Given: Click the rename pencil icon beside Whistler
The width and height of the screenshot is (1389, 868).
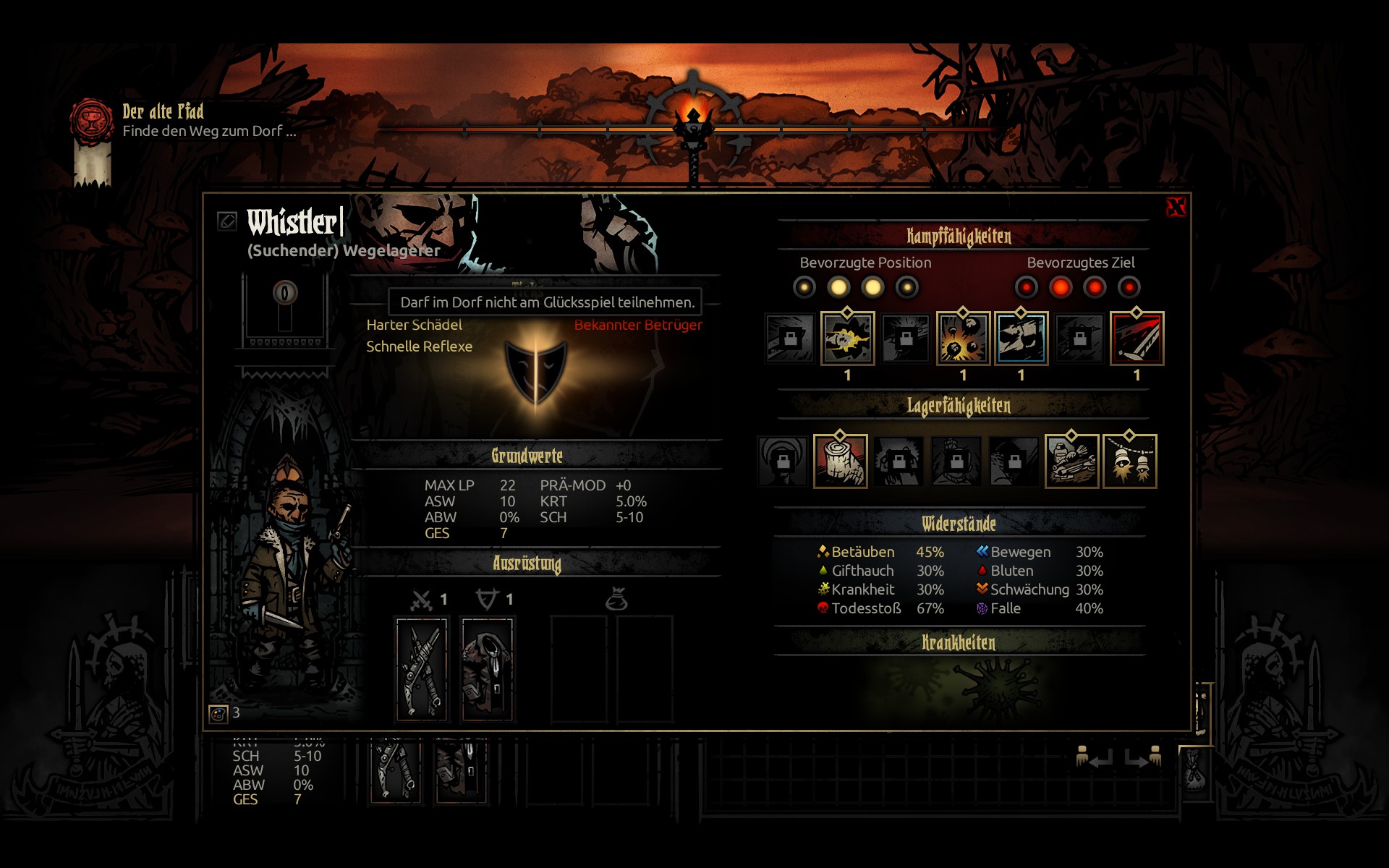Looking at the screenshot, I should [x=227, y=221].
